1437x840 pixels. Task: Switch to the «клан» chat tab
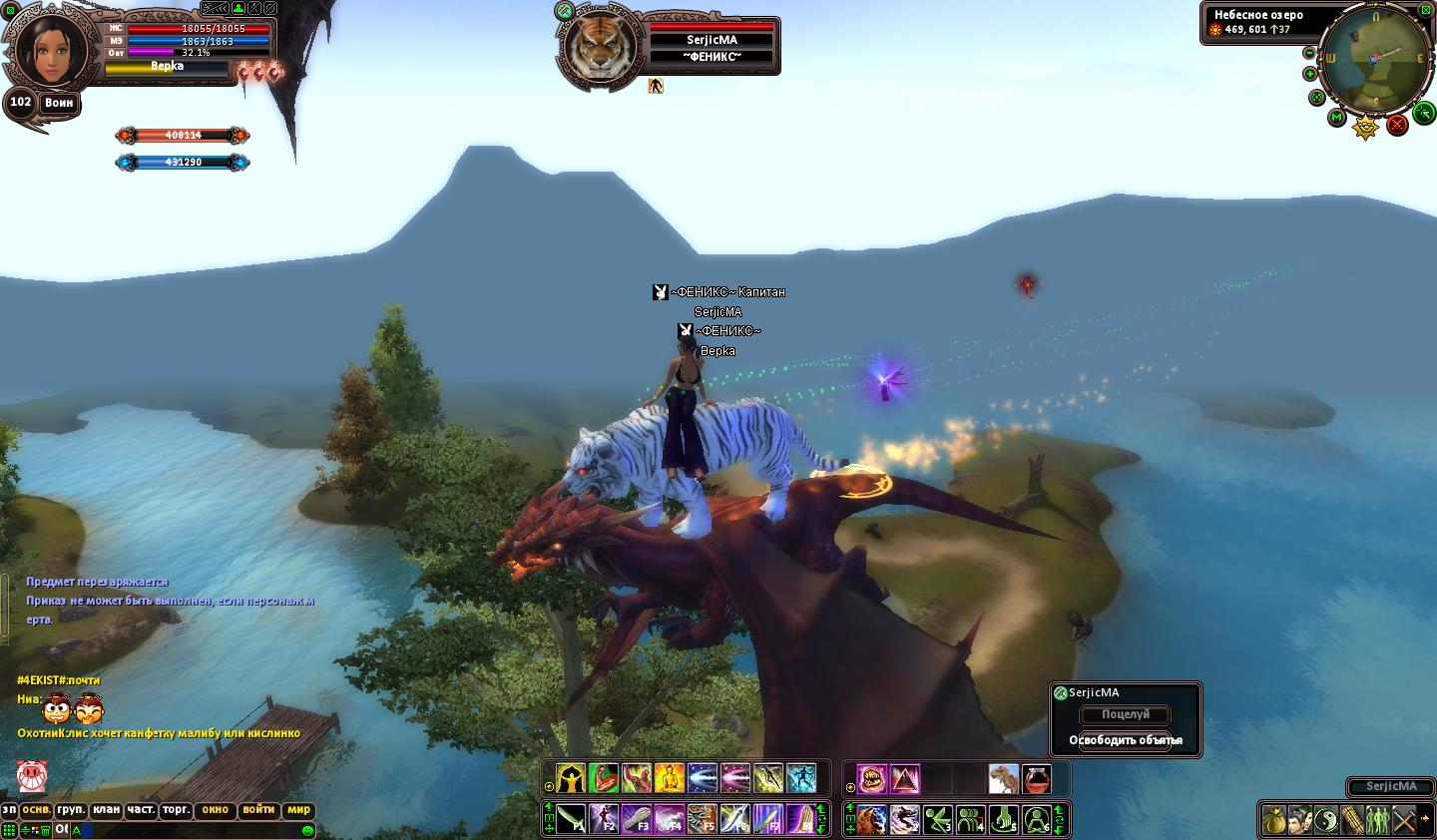107,810
